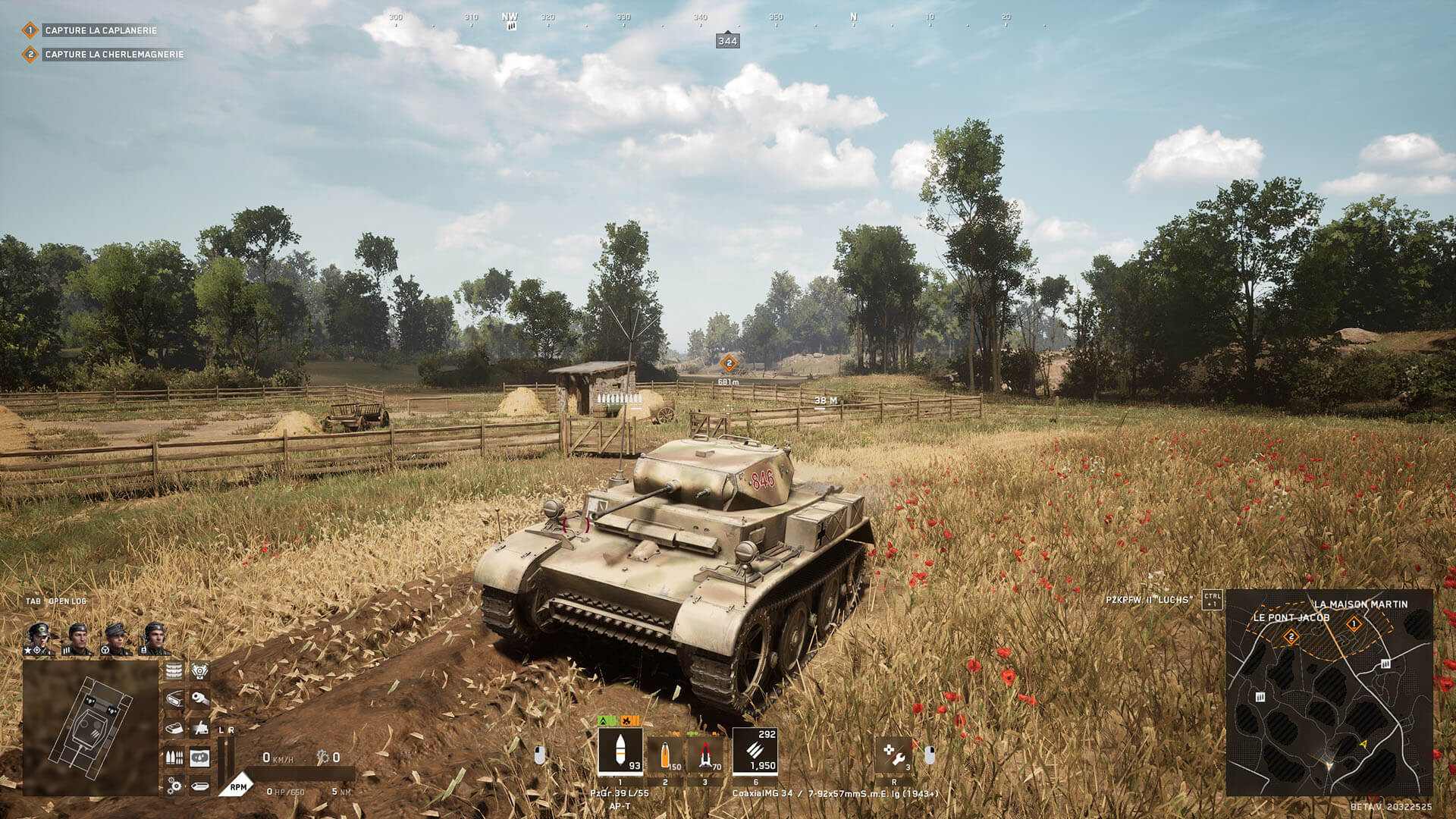Viewport: 1456px width, 819px height.
Task: Select the Capture La Caplanerie objective
Action: (100, 30)
